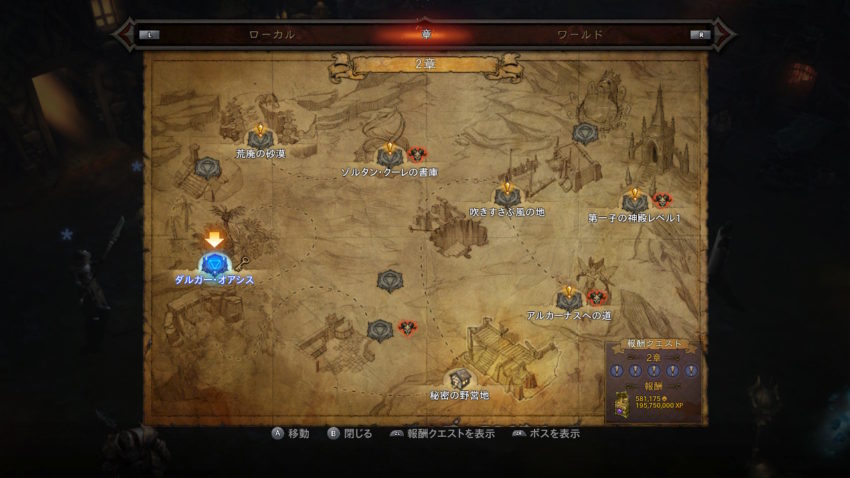
Task: Select the 章 tab
Action: click(x=425, y=34)
